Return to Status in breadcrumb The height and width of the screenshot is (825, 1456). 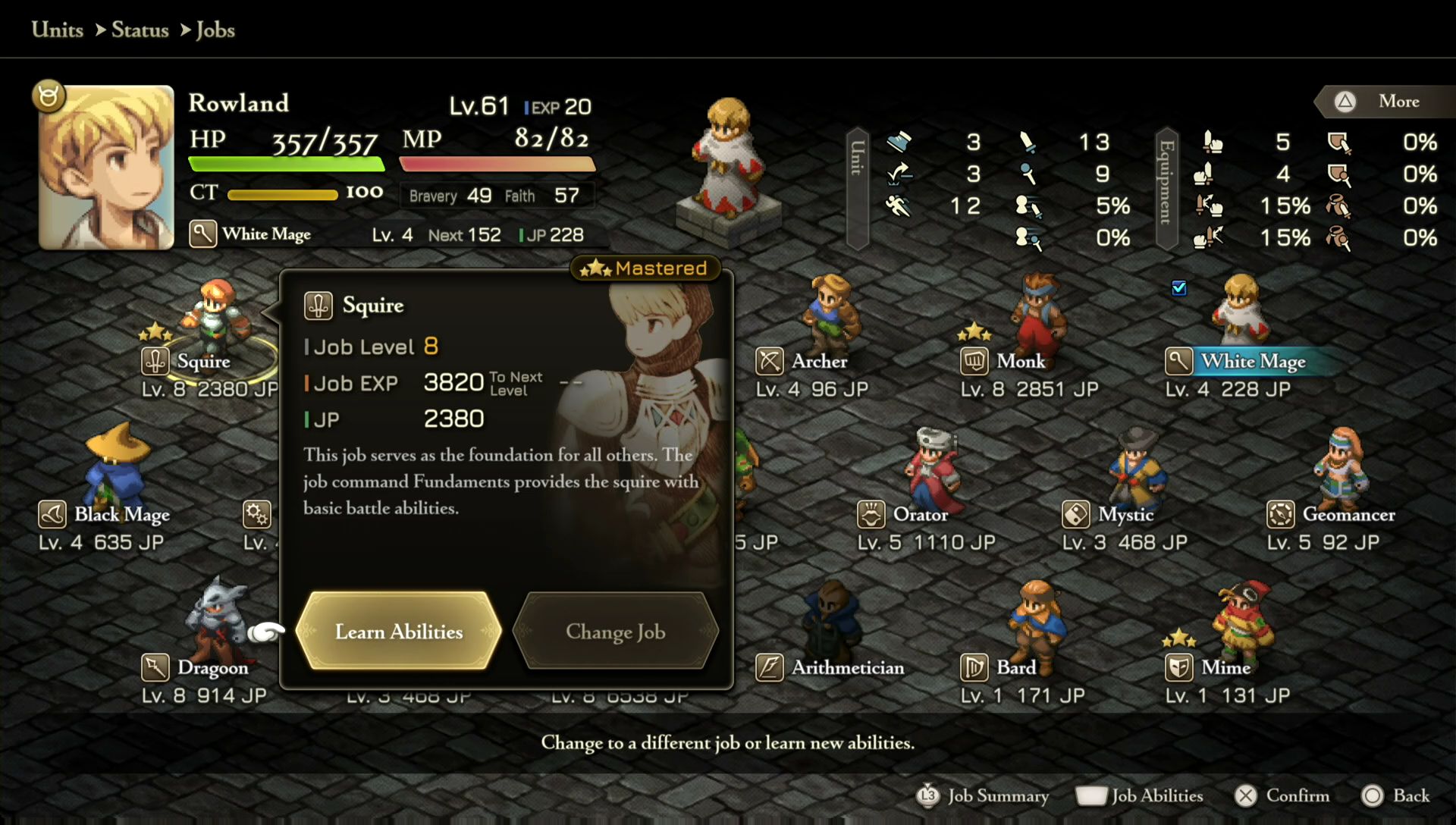140,30
